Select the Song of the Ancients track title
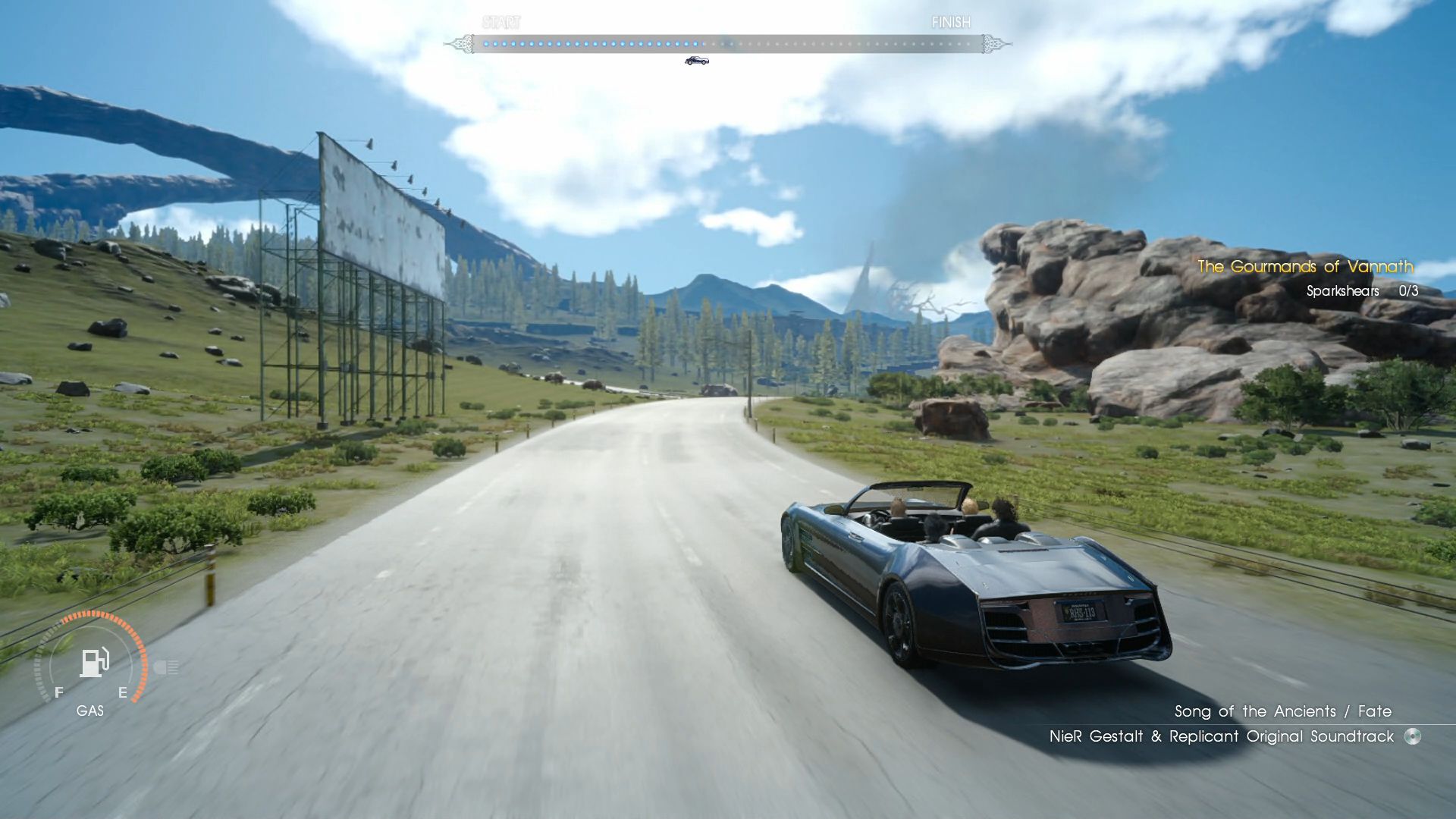1456x819 pixels. 1282,711
